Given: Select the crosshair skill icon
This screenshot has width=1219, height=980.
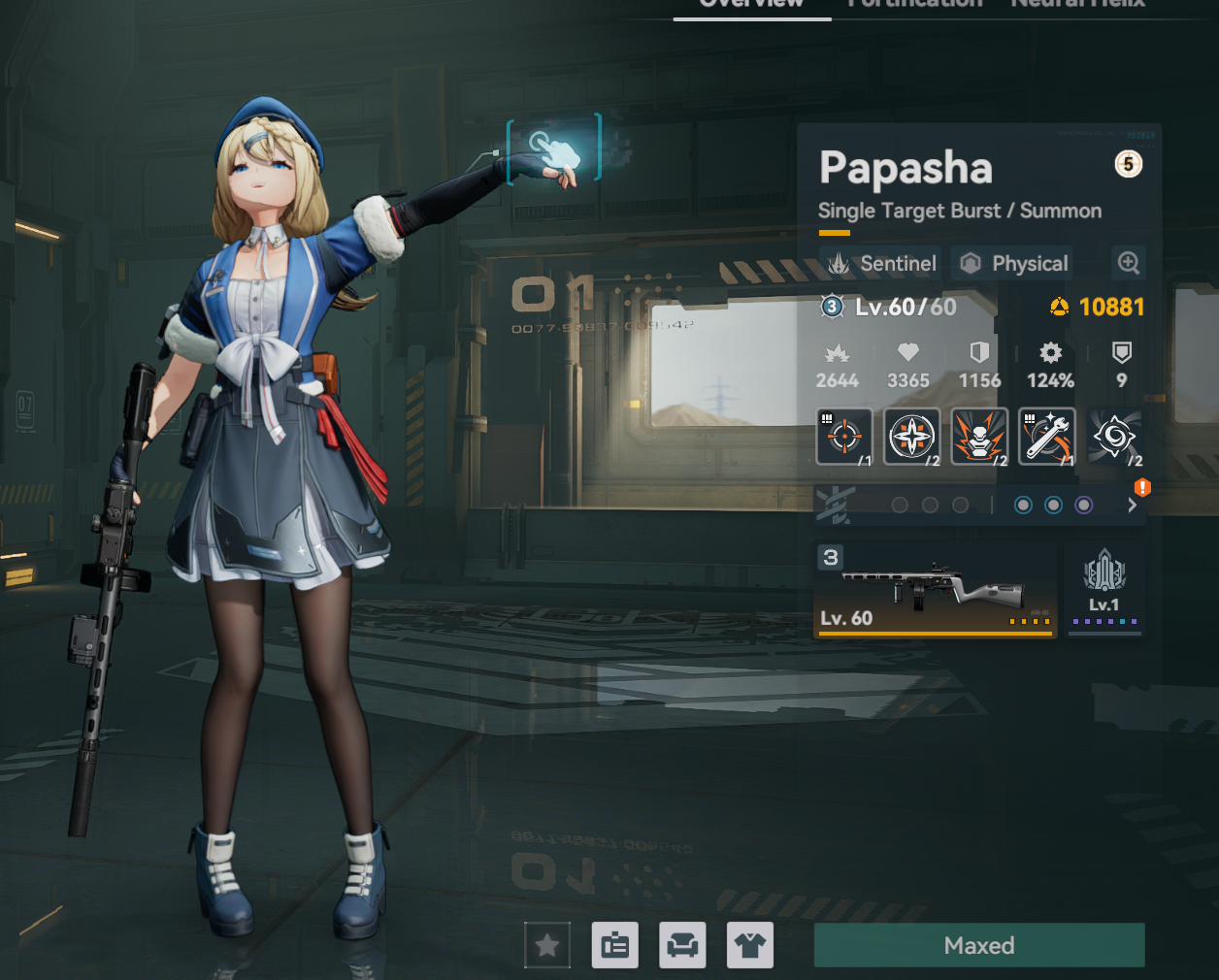Looking at the screenshot, I should 844,437.
